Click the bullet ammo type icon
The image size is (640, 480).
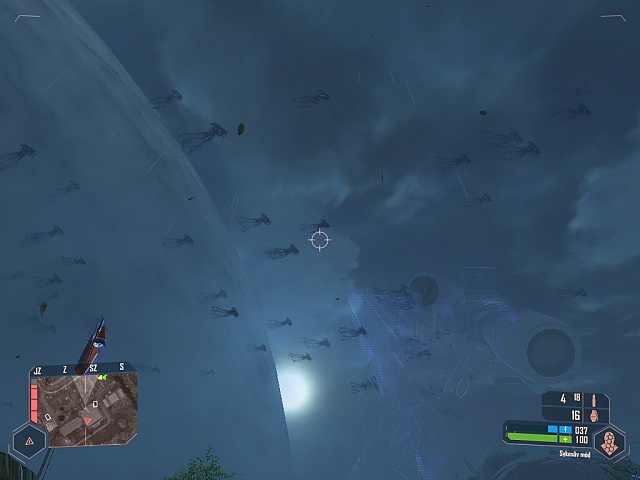click(x=593, y=399)
